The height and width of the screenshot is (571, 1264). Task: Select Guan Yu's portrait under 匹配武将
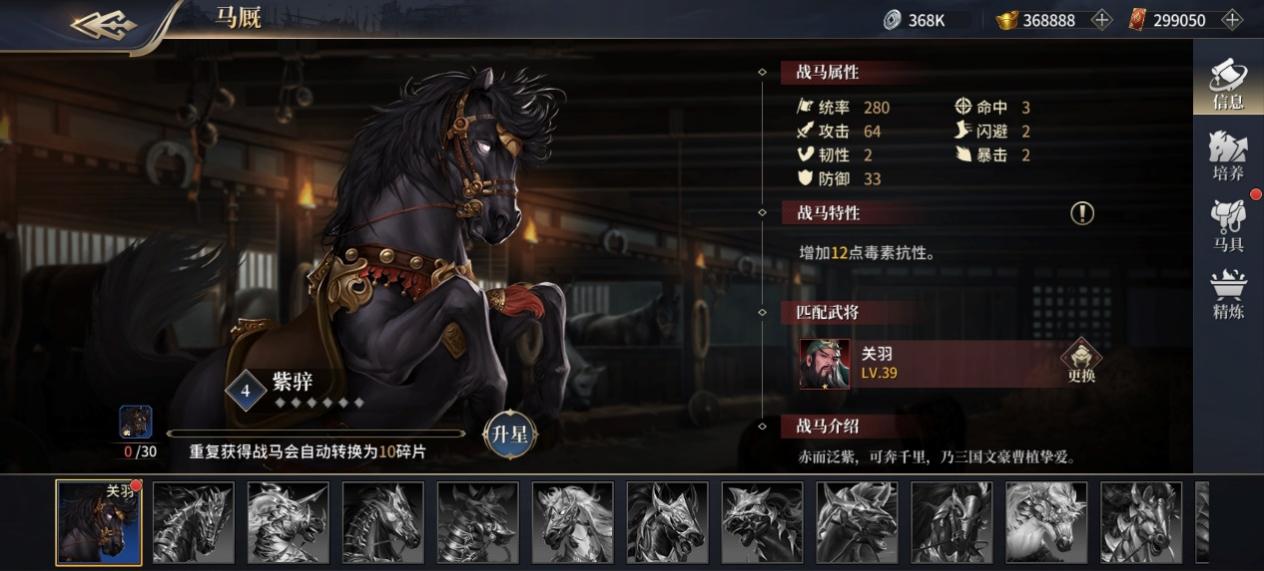click(825, 364)
